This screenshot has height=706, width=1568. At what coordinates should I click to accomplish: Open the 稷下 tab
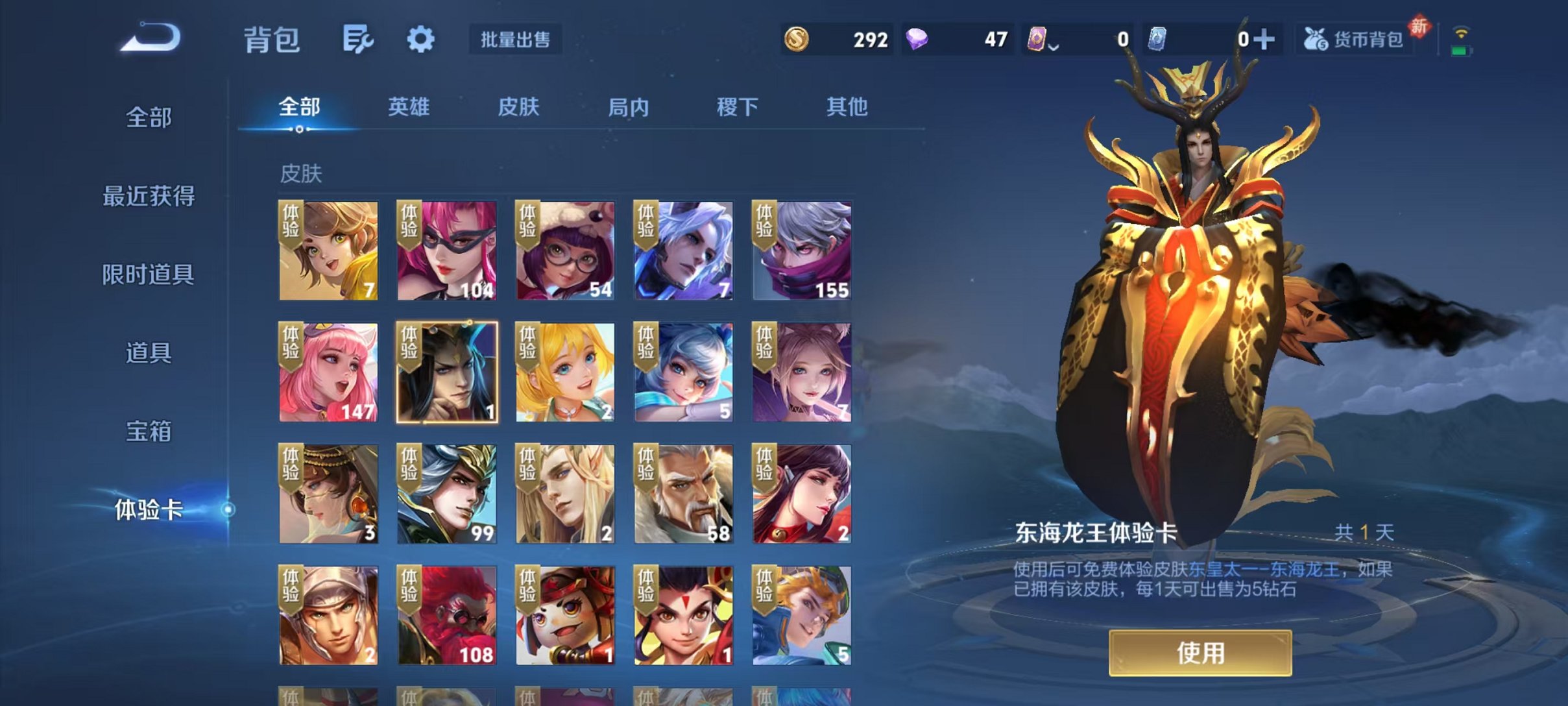click(736, 108)
